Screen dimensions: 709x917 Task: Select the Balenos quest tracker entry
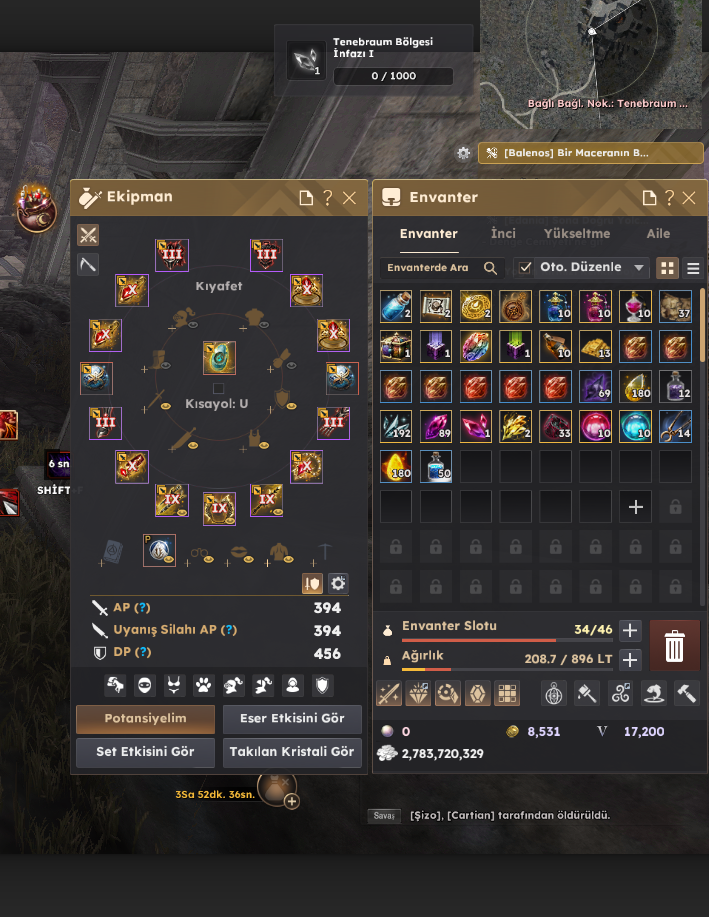click(x=590, y=153)
